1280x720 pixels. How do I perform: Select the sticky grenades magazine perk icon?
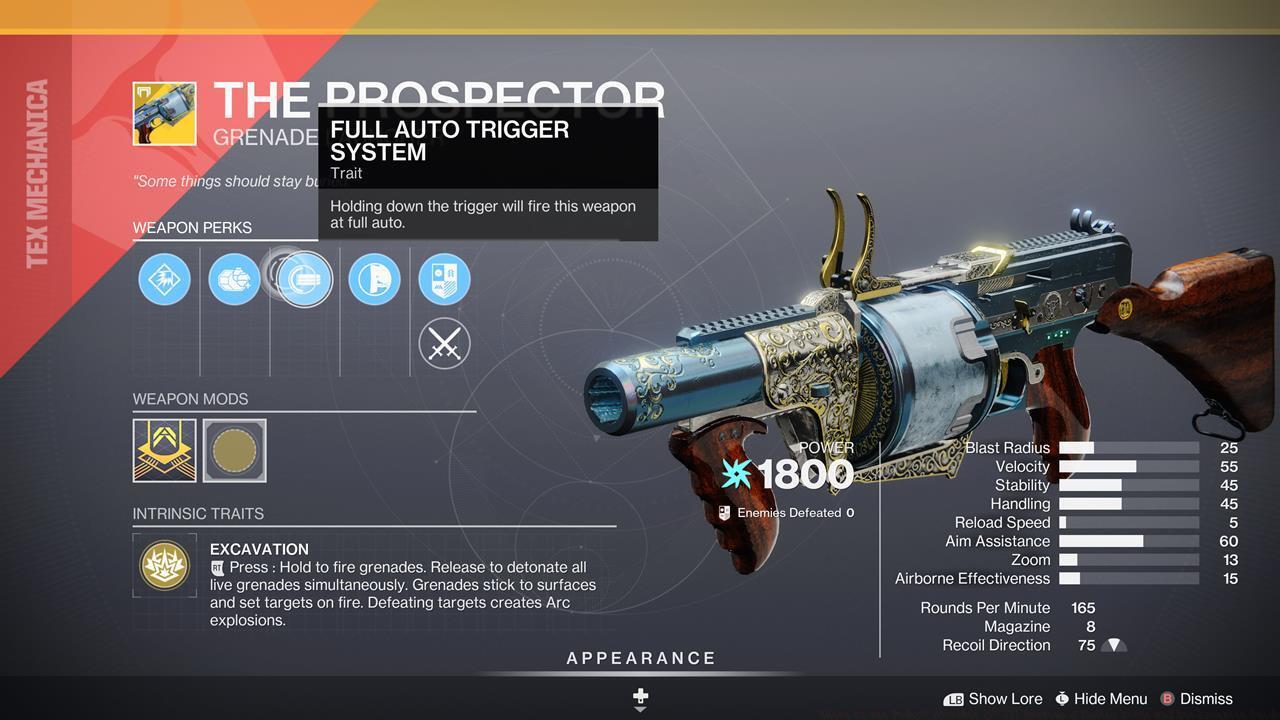pyautogui.click(x=234, y=279)
